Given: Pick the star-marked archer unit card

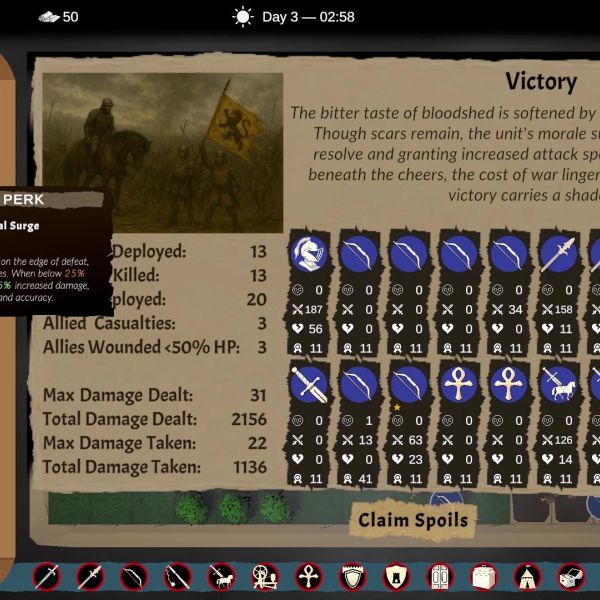Looking at the screenshot, I should (408, 384).
